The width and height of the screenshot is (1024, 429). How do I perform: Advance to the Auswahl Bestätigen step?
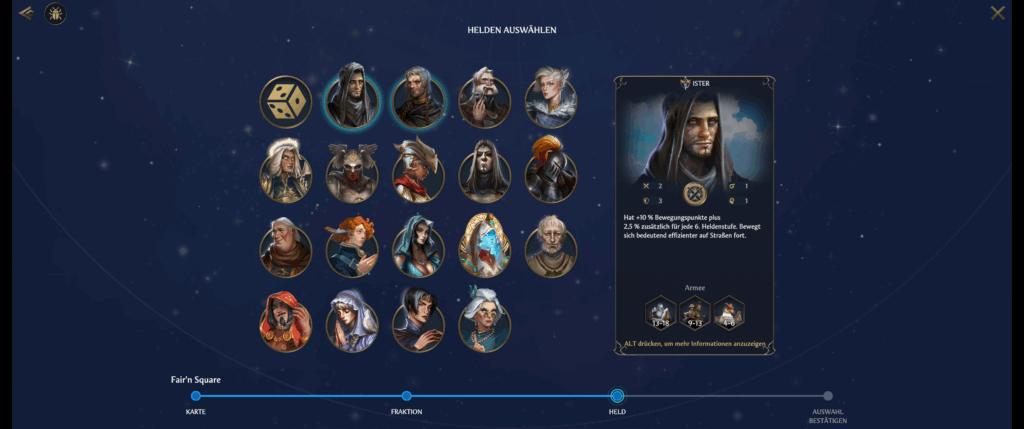tap(827, 396)
